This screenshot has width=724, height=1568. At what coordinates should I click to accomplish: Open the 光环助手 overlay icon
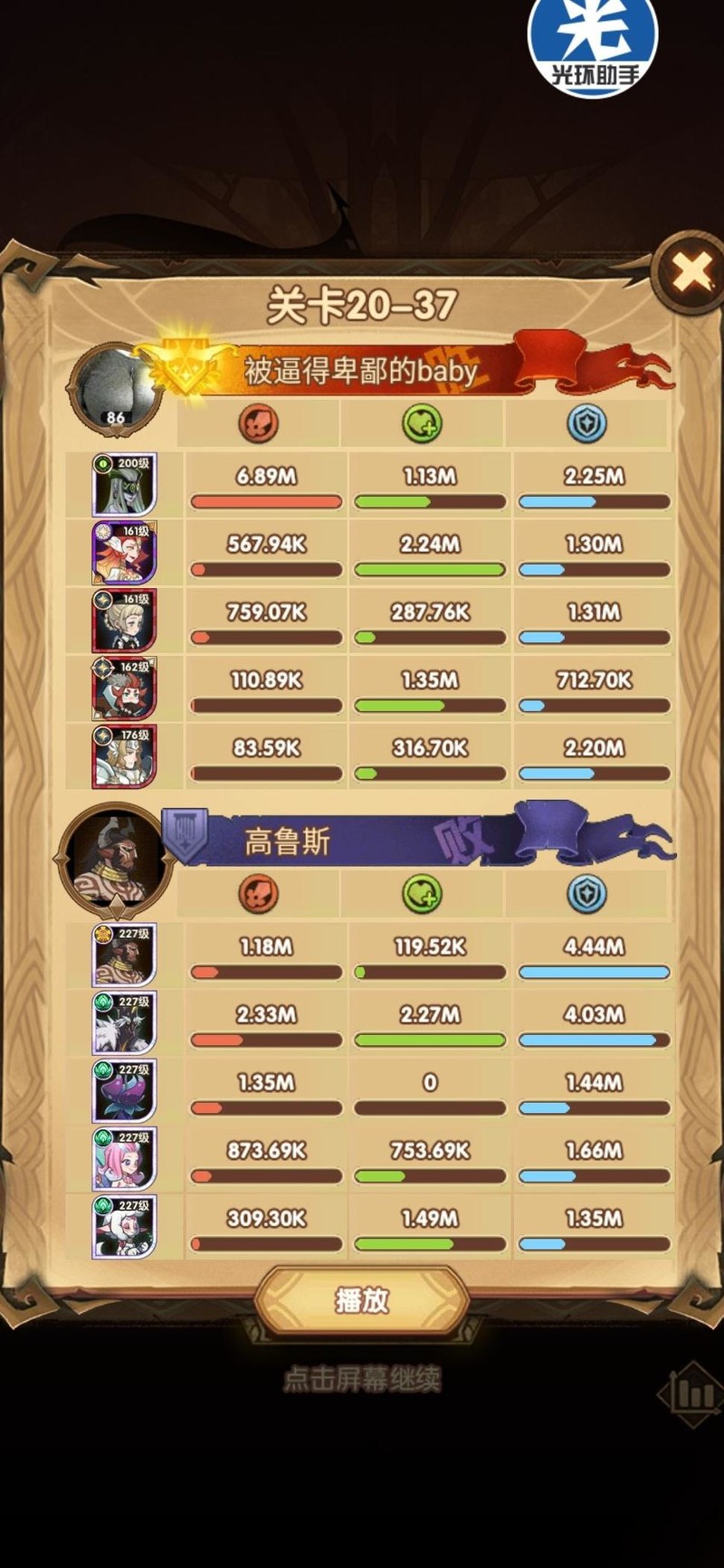[x=593, y=45]
